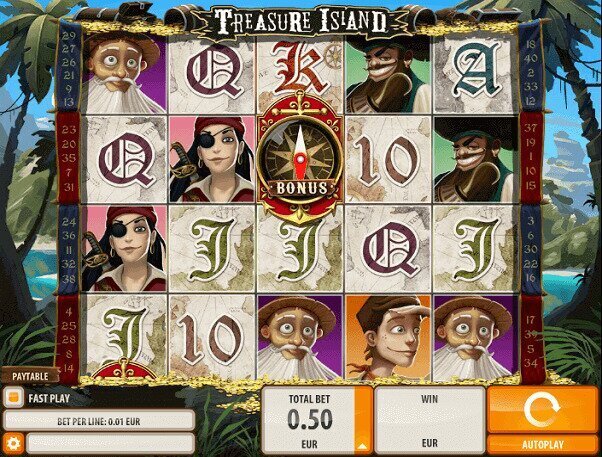Start Autoplay
Screen dimensions: 602x457
point(543,443)
